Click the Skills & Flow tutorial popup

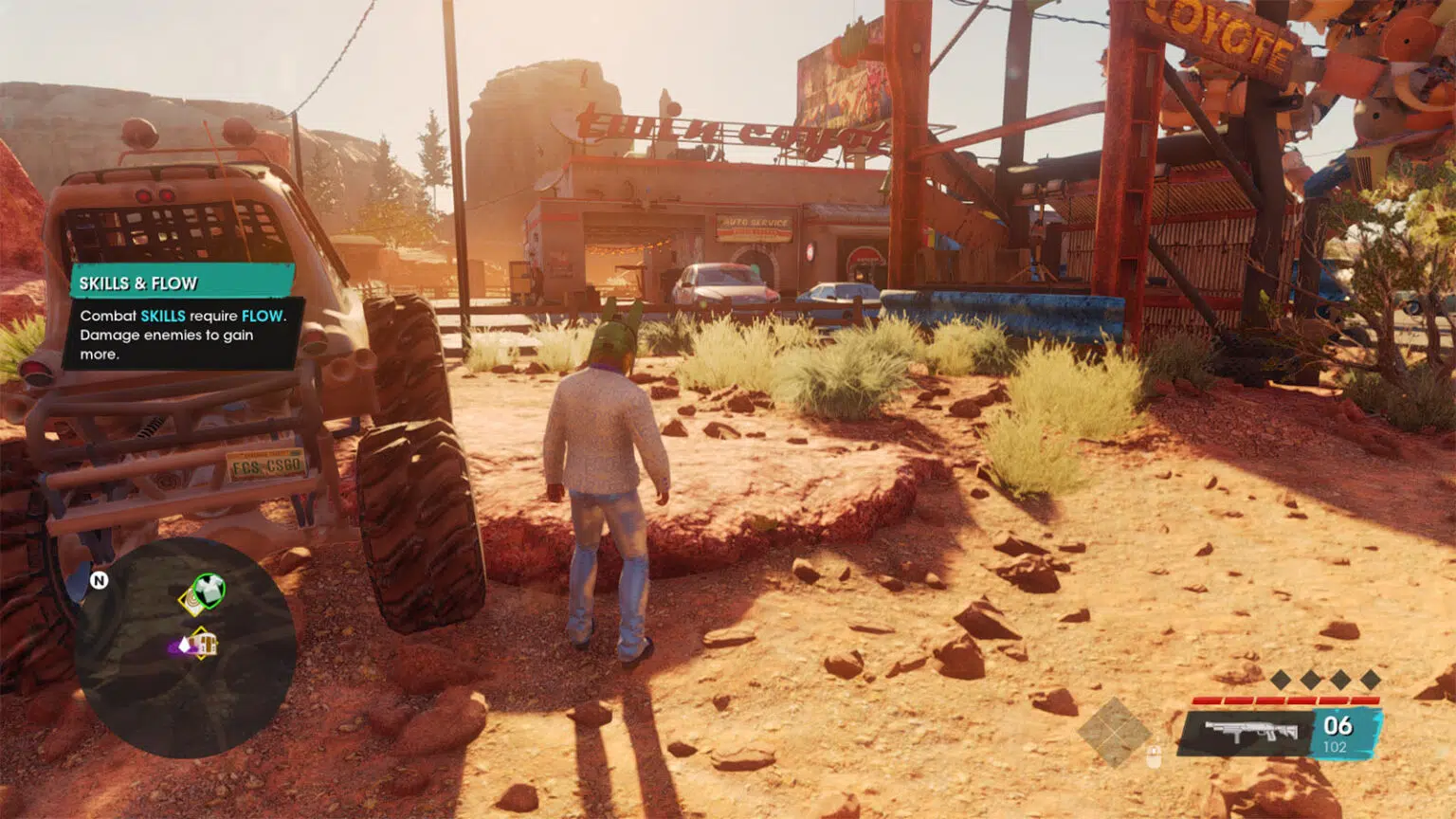(x=181, y=317)
